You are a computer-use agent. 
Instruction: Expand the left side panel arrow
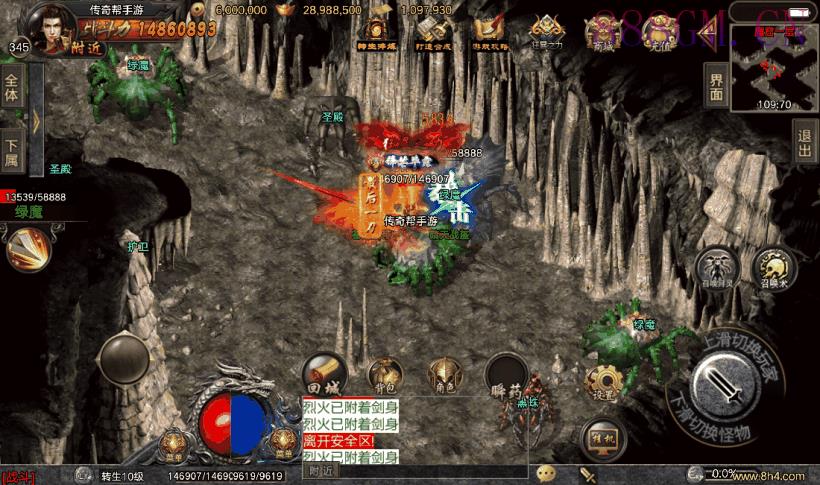click(x=36, y=120)
